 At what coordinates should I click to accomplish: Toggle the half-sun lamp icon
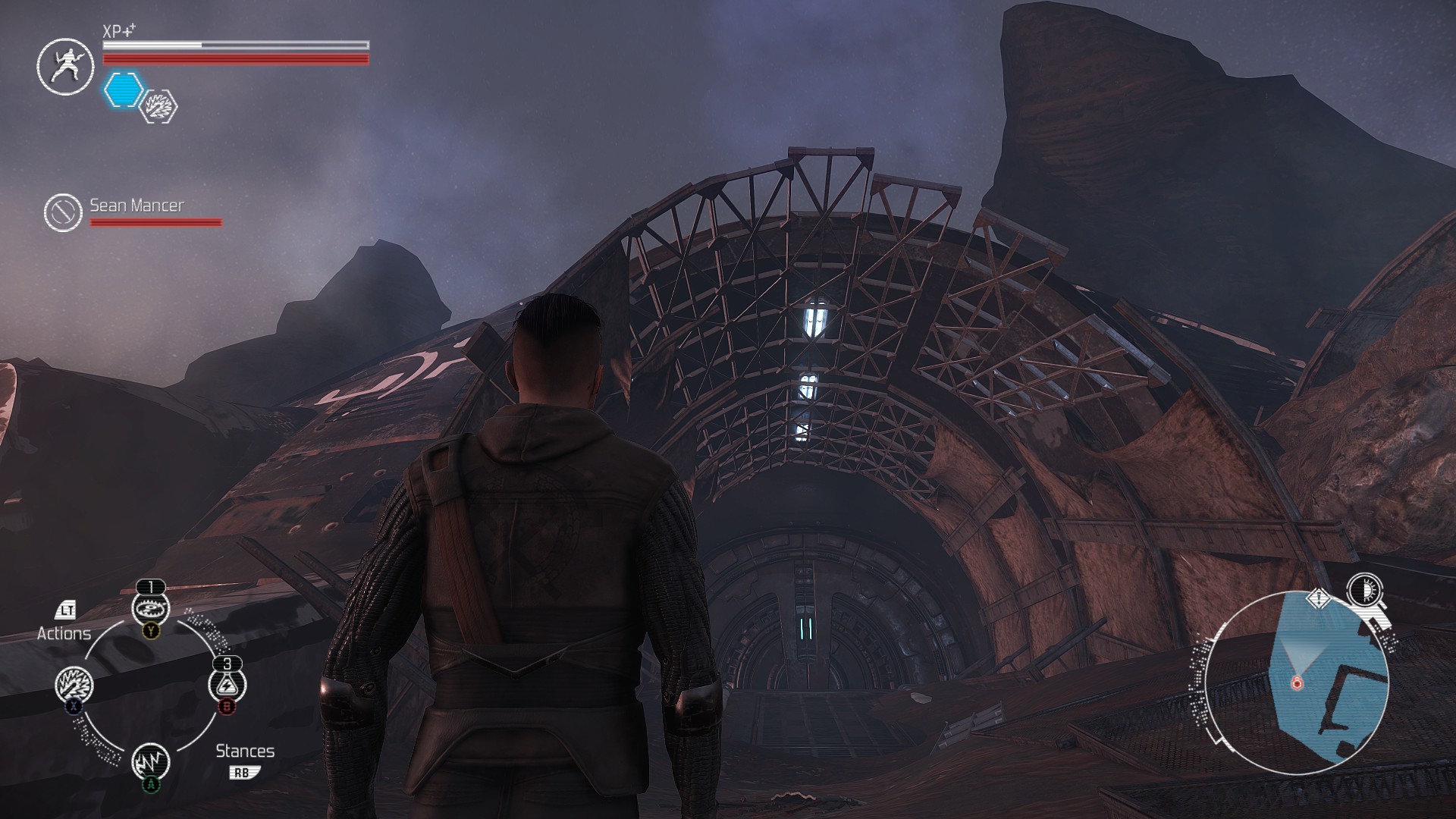click(x=1364, y=590)
